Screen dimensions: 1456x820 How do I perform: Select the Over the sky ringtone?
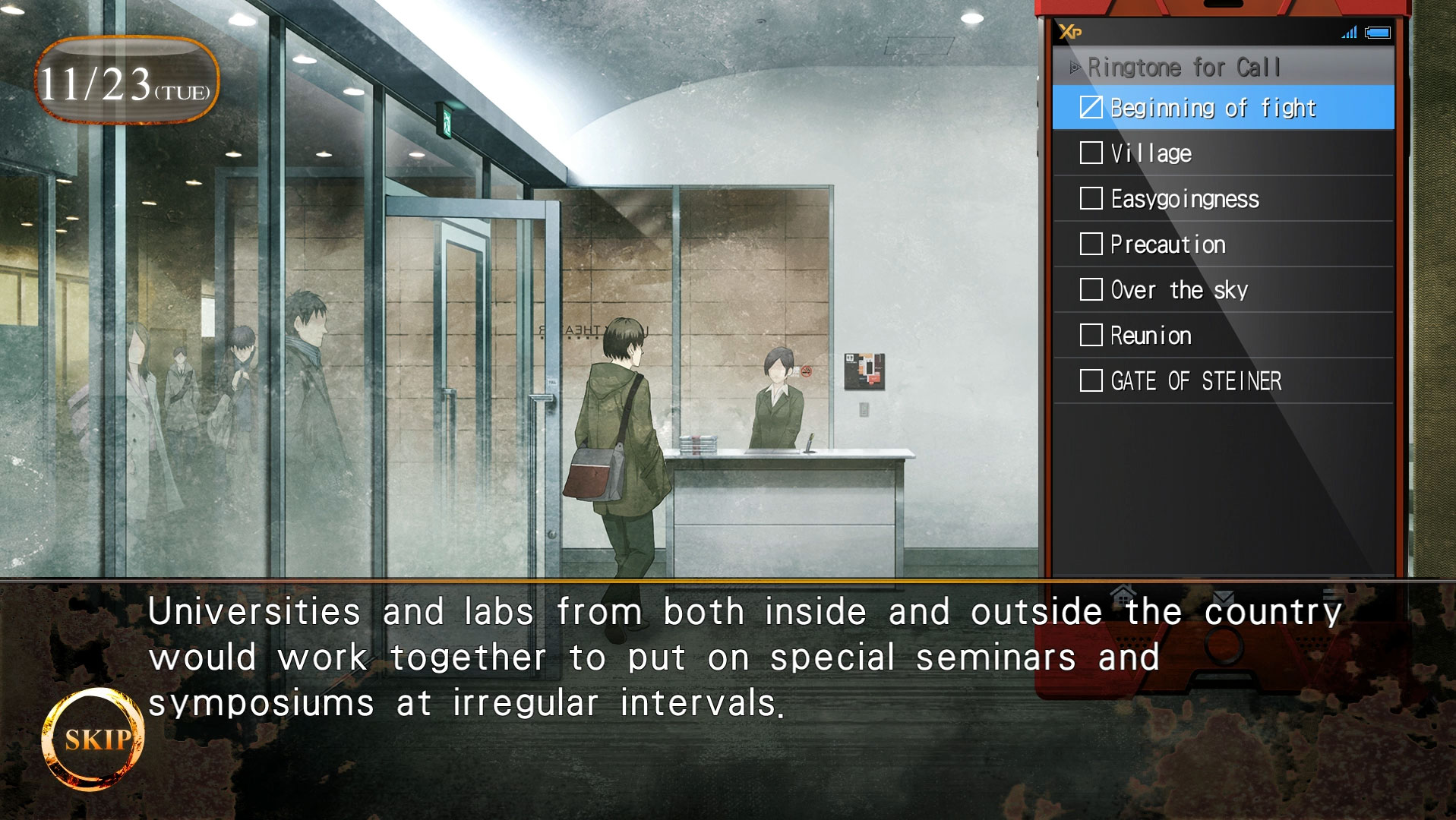[1091, 289]
